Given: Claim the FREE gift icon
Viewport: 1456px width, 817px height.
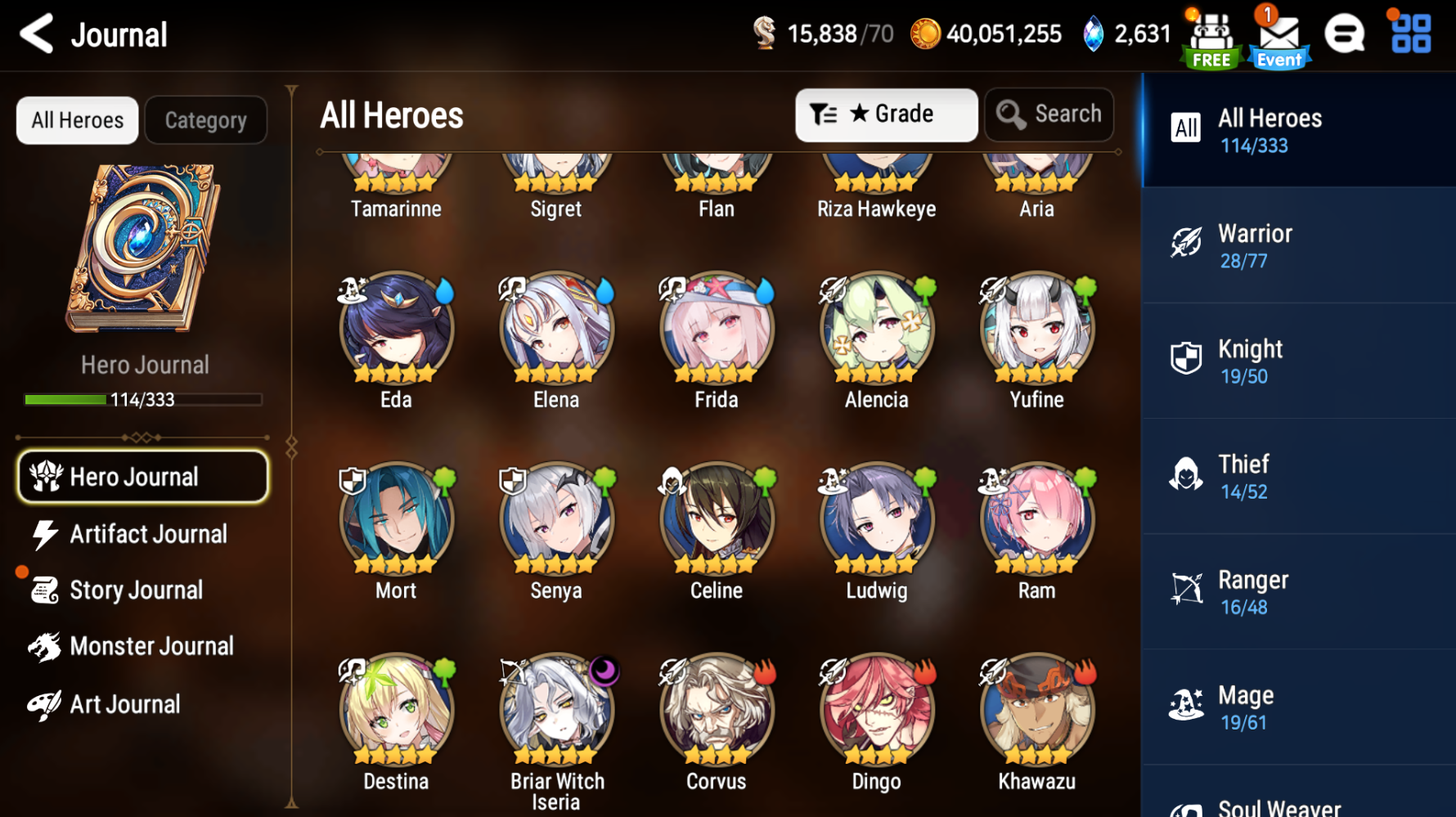Looking at the screenshot, I should pyautogui.click(x=1211, y=38).
